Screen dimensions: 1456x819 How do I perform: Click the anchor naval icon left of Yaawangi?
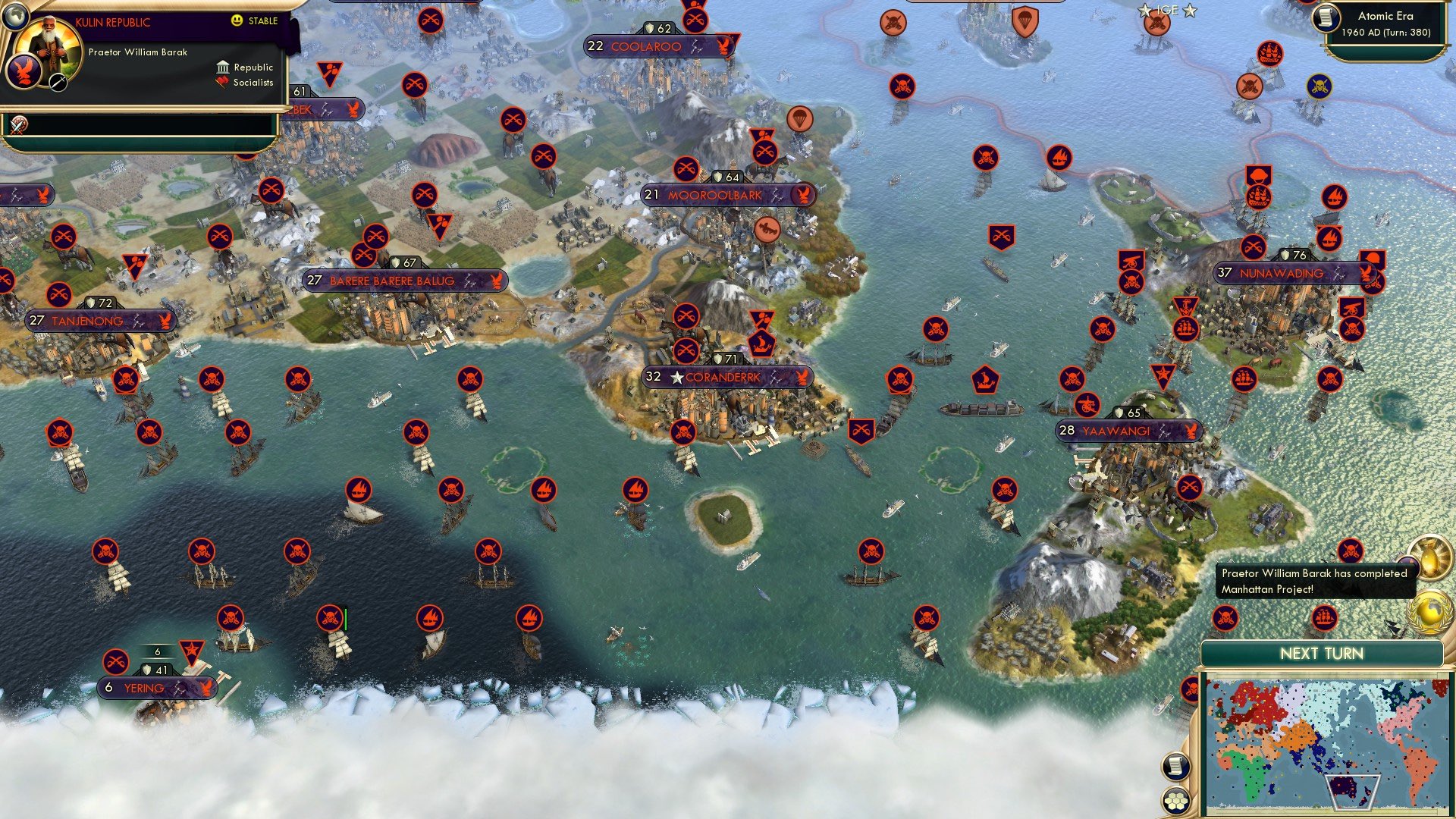pyautogui.click(x=1185, y=306)
